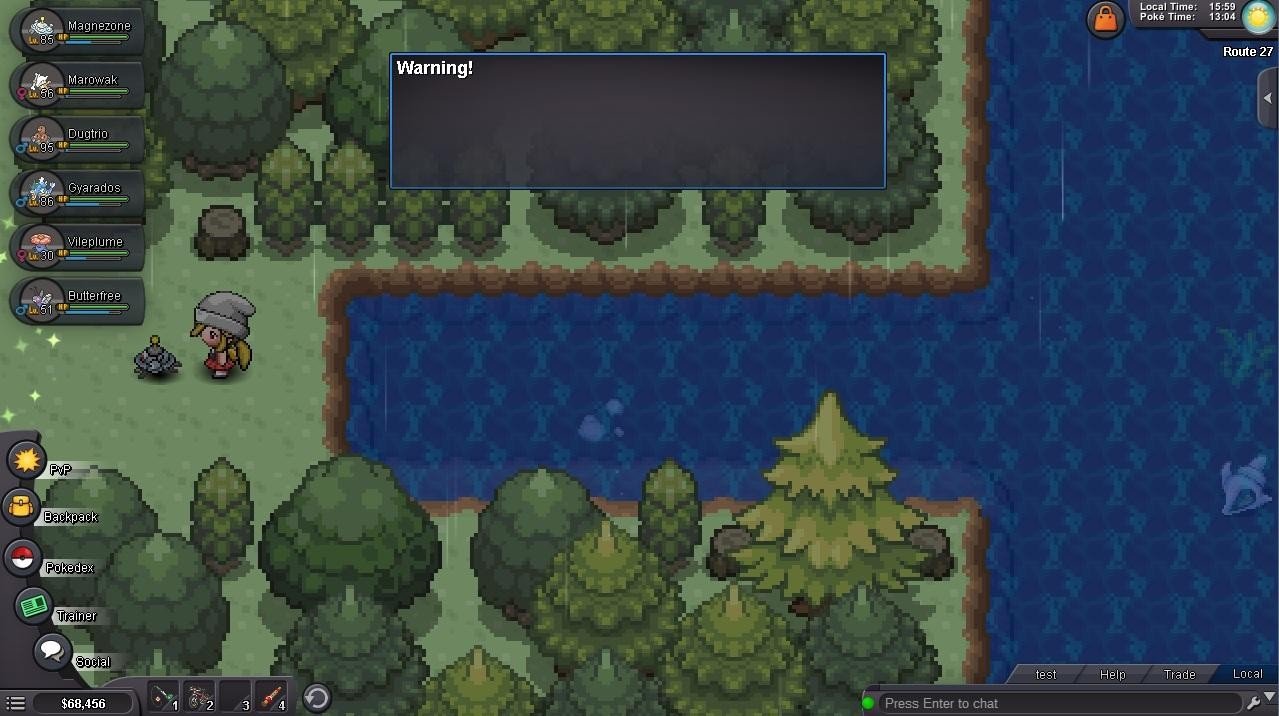Choose Butterfree from the party list
Screen dimensions: 1279x716
(x=78, y=301)
